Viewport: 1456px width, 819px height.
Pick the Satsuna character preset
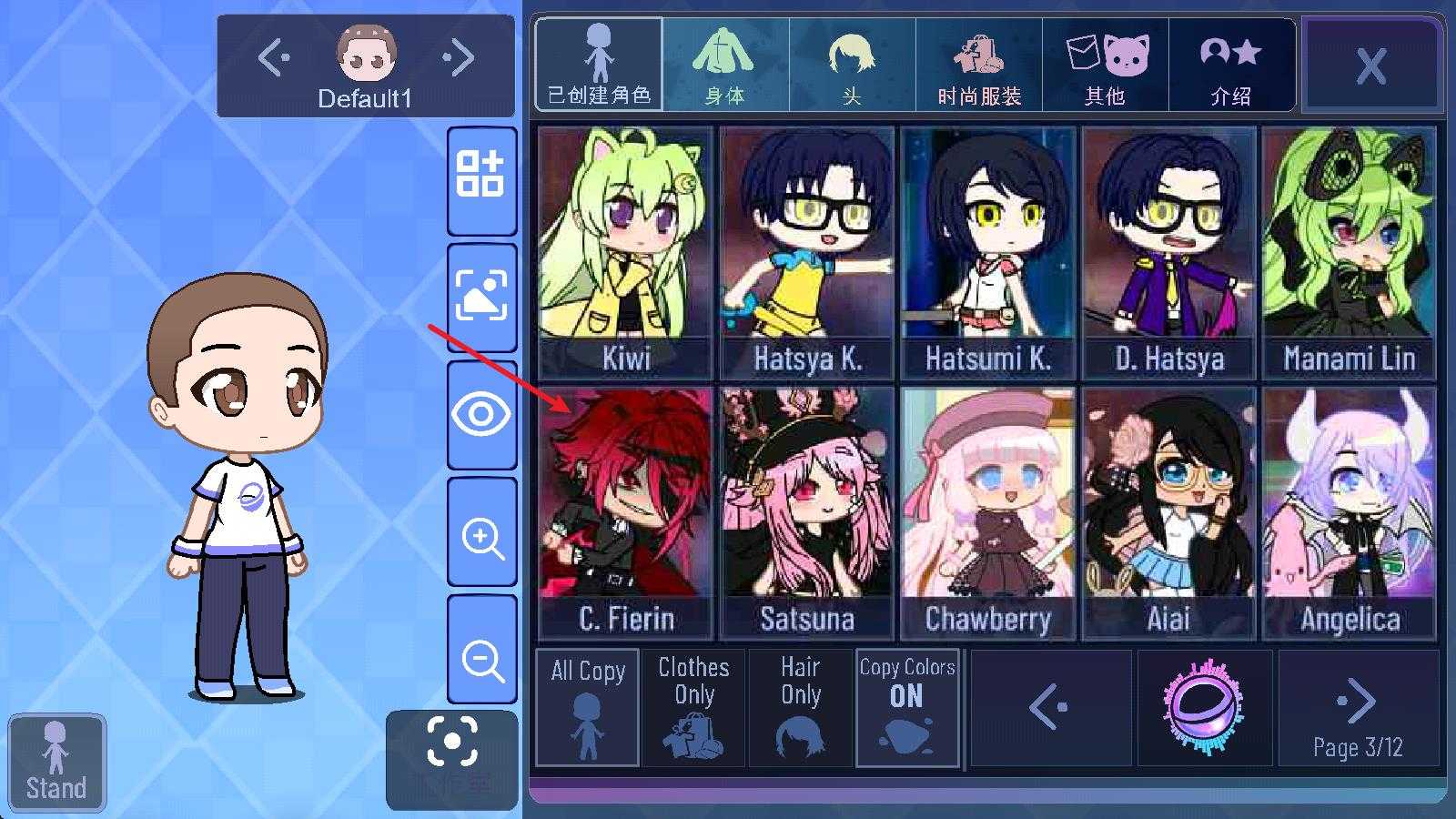[806, 512]
